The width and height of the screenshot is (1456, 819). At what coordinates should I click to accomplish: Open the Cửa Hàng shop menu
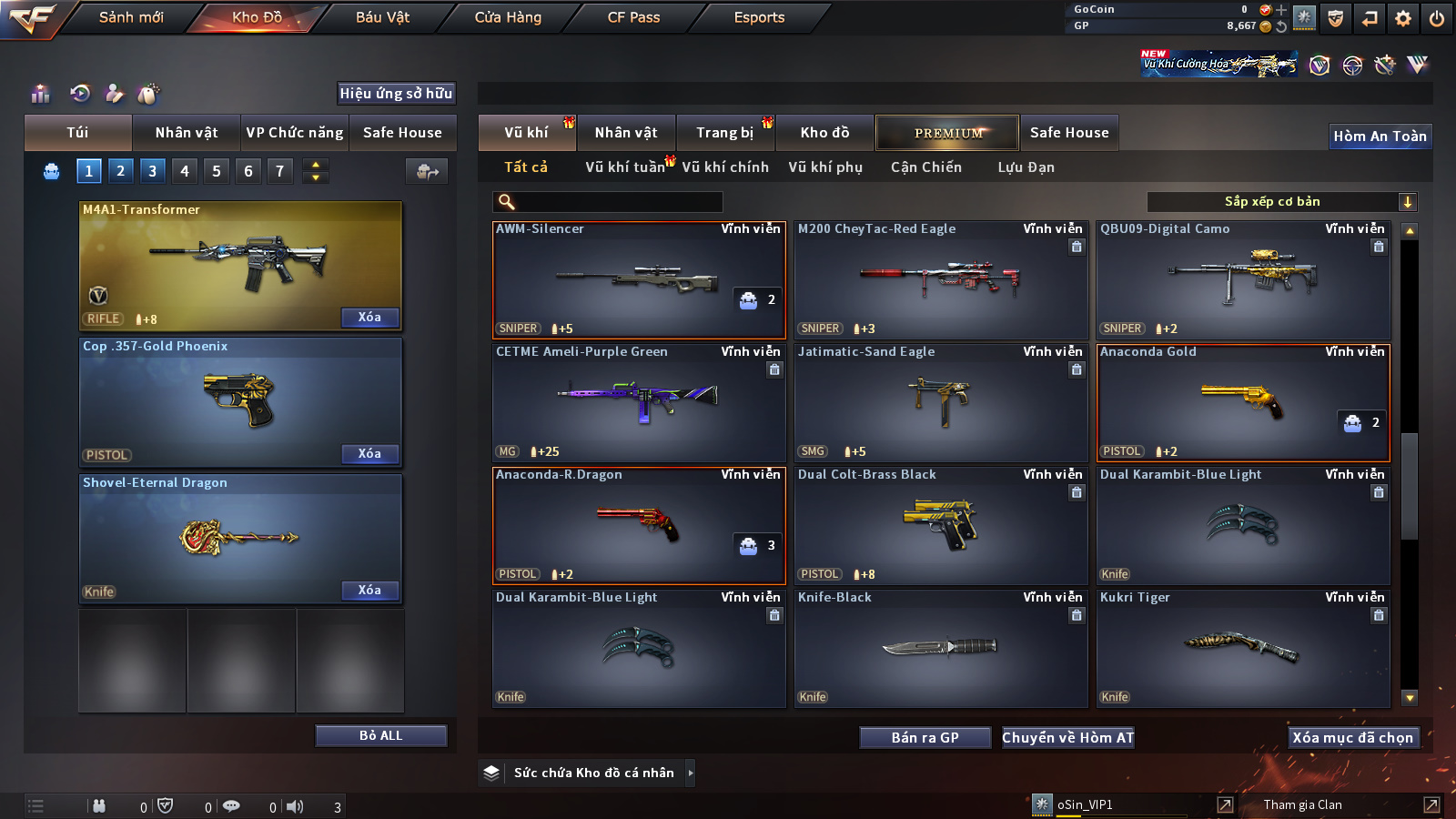508,17
